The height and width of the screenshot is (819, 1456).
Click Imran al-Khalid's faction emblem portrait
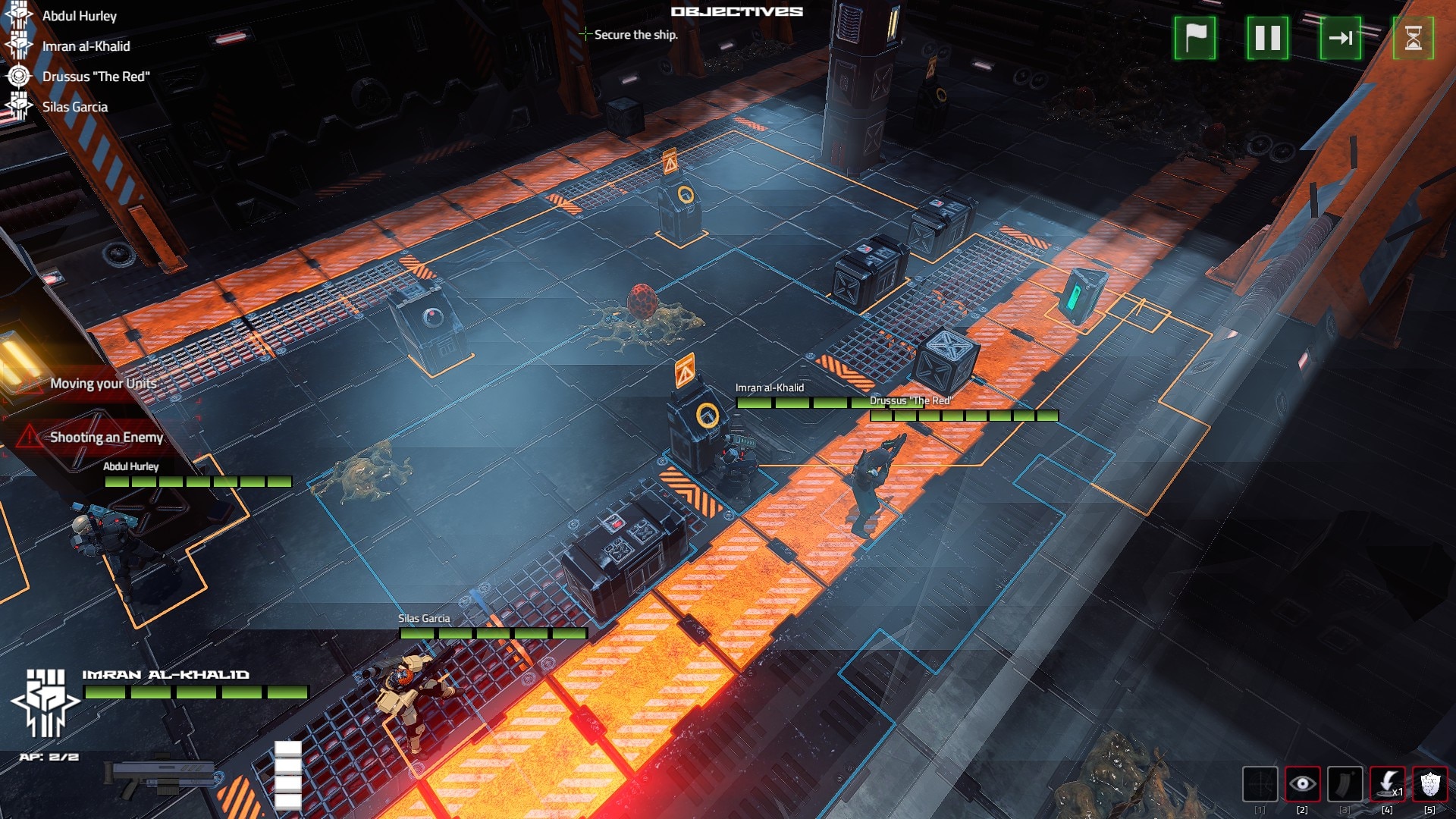point(45,702)
